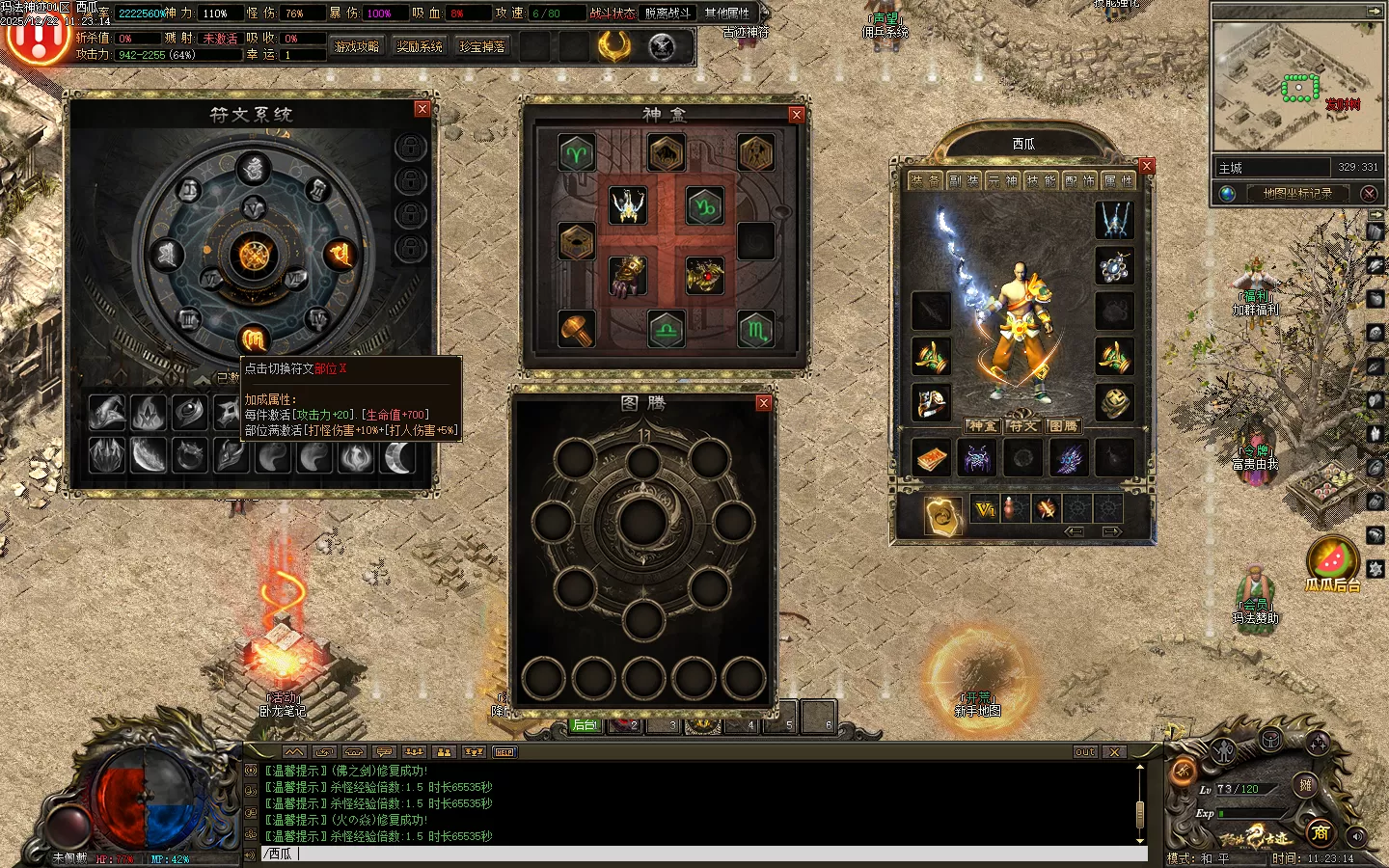
Task: Select the swastika ring equipment slot
Action: pyautogui.click(x=1115, y=403)
